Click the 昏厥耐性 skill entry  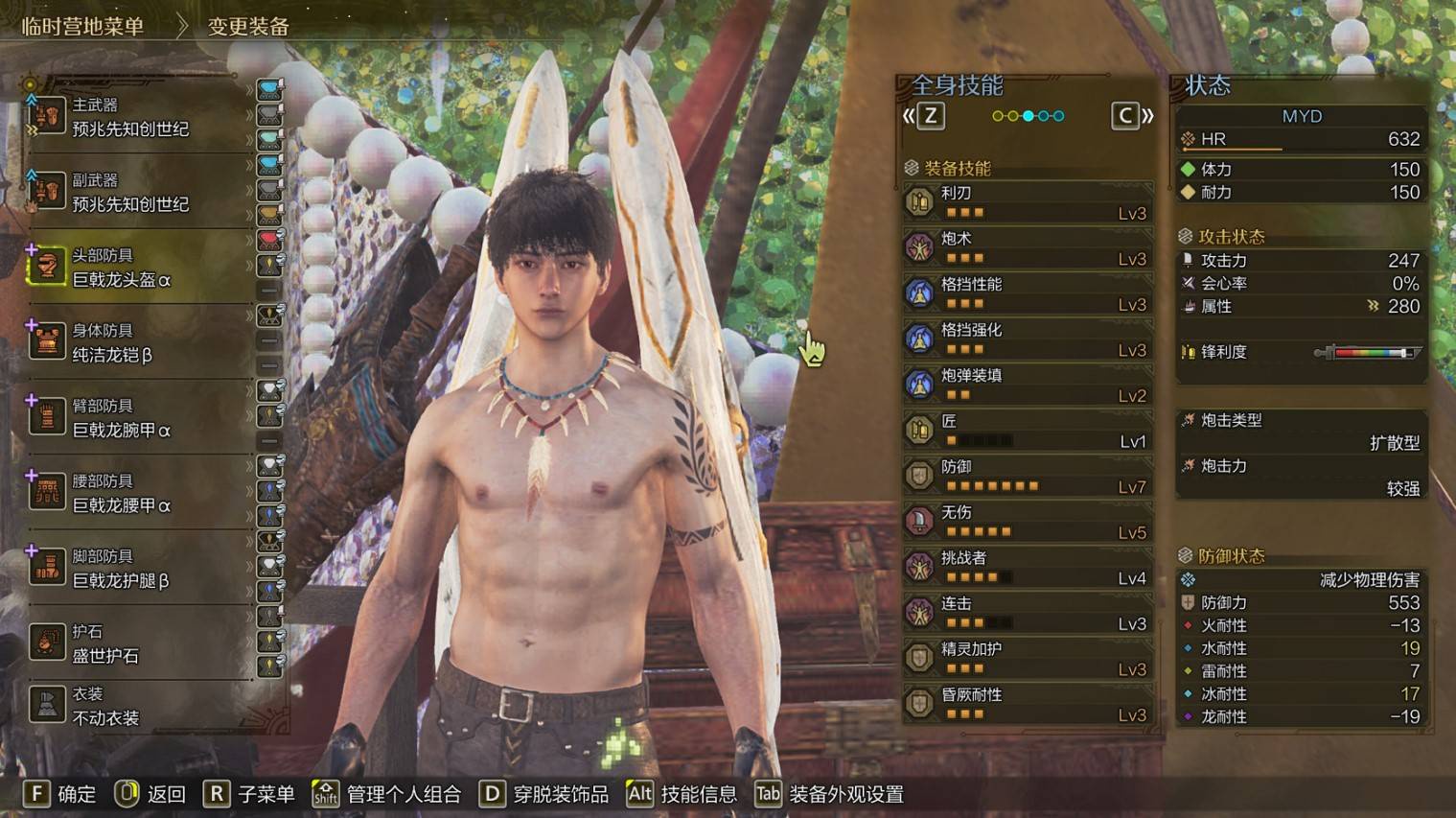point(1027,705)
